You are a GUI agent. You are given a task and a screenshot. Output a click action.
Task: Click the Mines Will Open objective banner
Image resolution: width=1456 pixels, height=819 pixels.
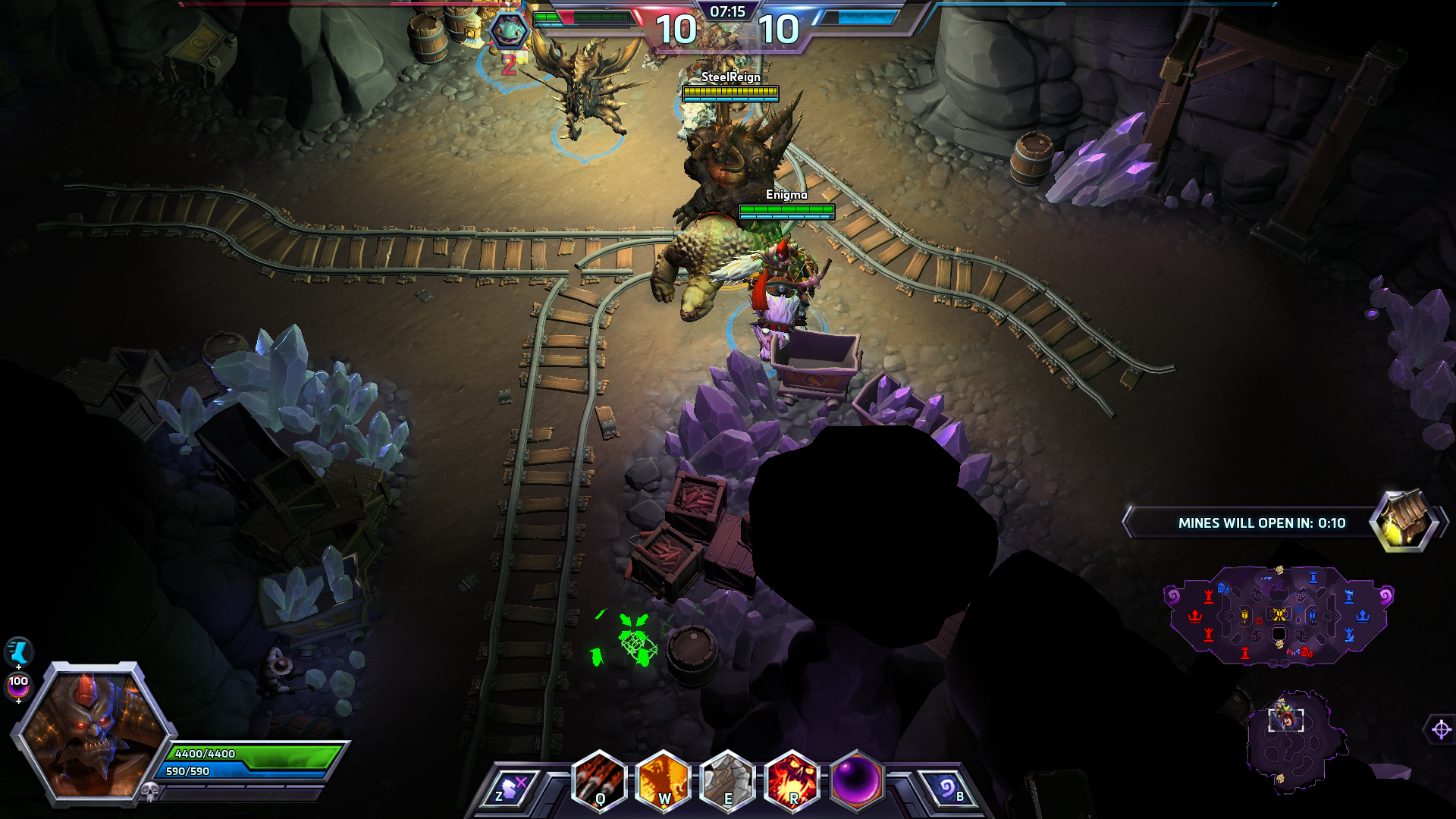coord(1251,523)
